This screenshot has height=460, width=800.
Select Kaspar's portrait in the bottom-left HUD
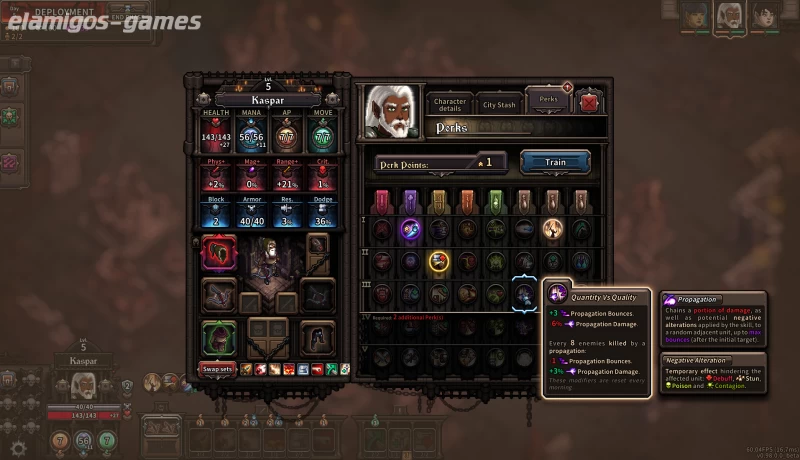[82, 385]
